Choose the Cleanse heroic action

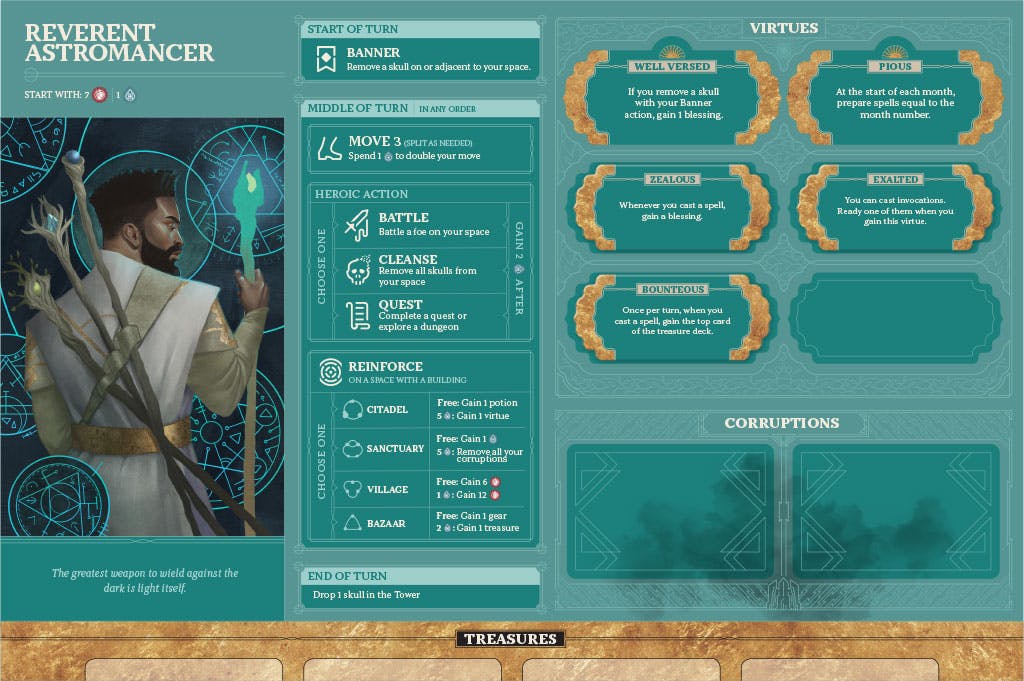tap(418, 270)
